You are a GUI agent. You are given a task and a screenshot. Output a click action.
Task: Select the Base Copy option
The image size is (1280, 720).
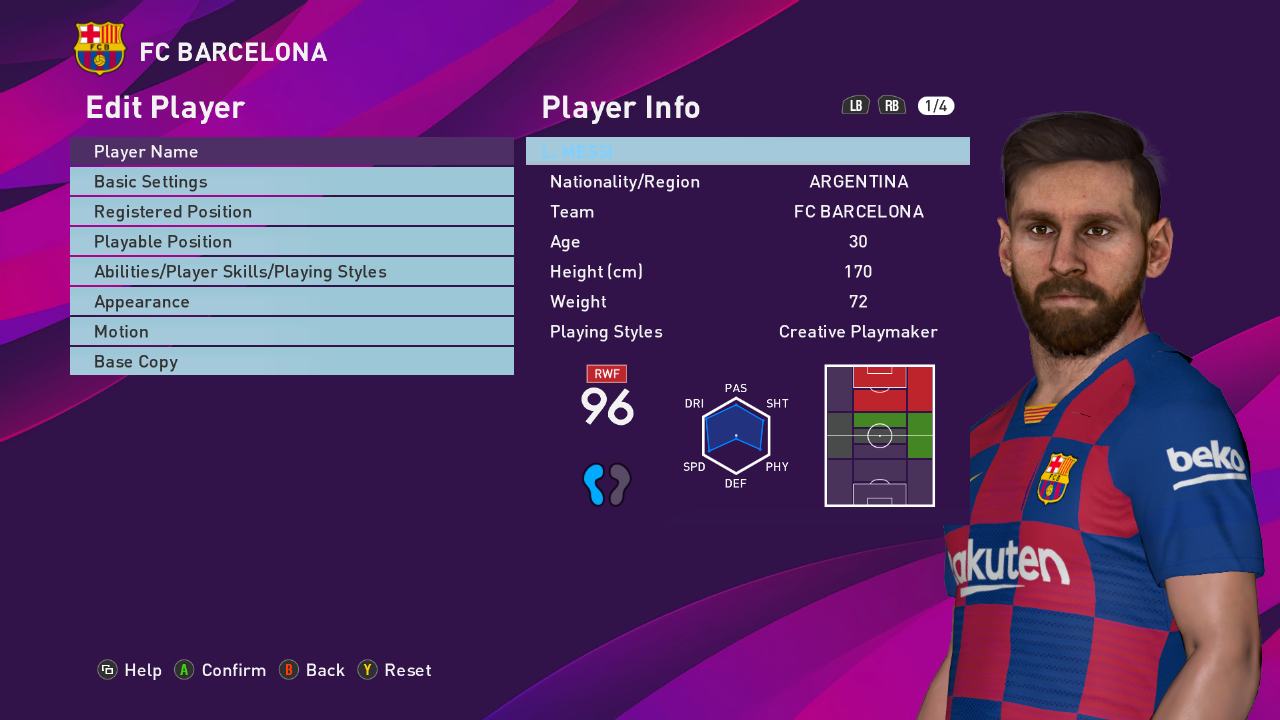coord(291,361)
